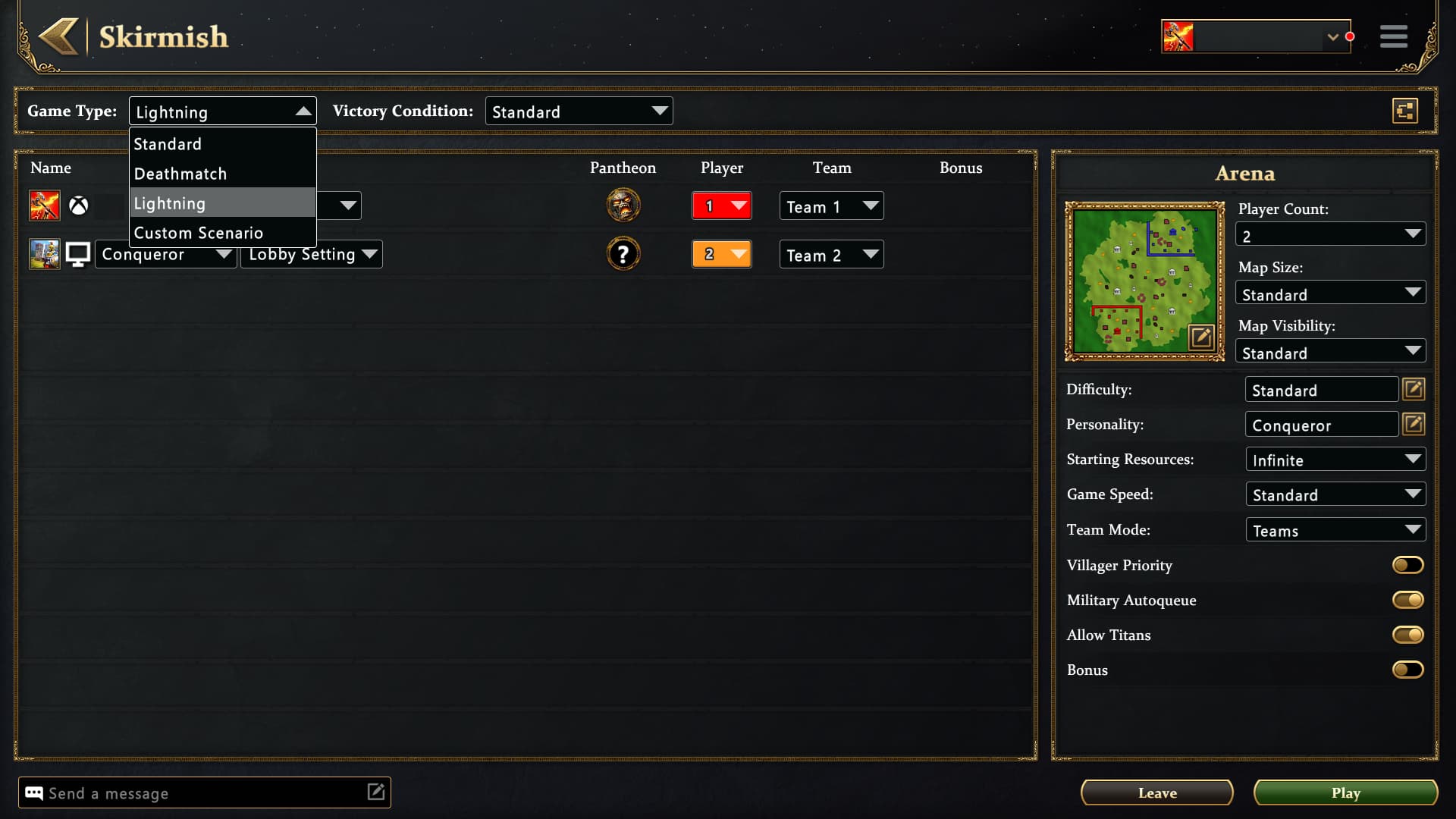Select the random pantheon question mark
This screenshot has height=819, width=1456.
click(x=623, y=254)
